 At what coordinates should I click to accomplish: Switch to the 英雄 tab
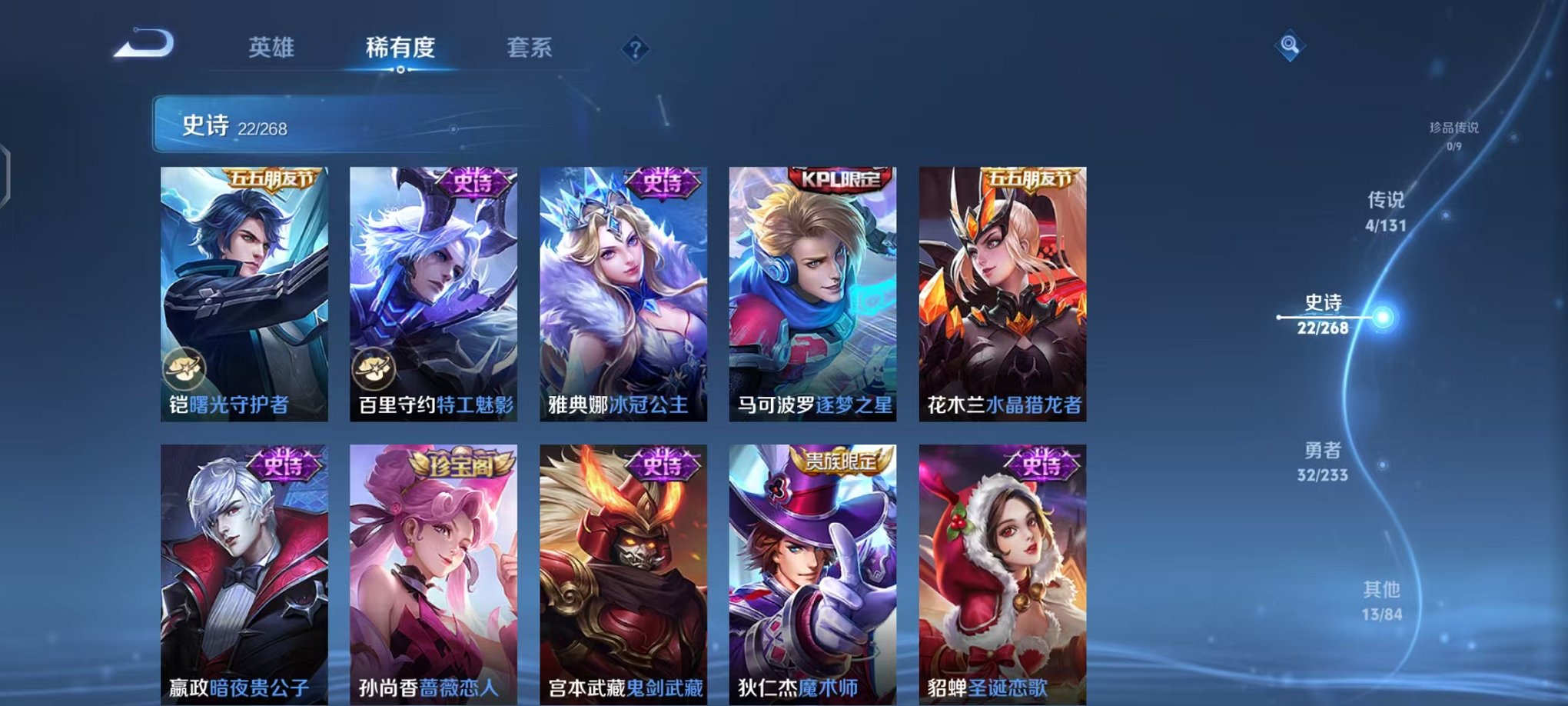(271, 48)
